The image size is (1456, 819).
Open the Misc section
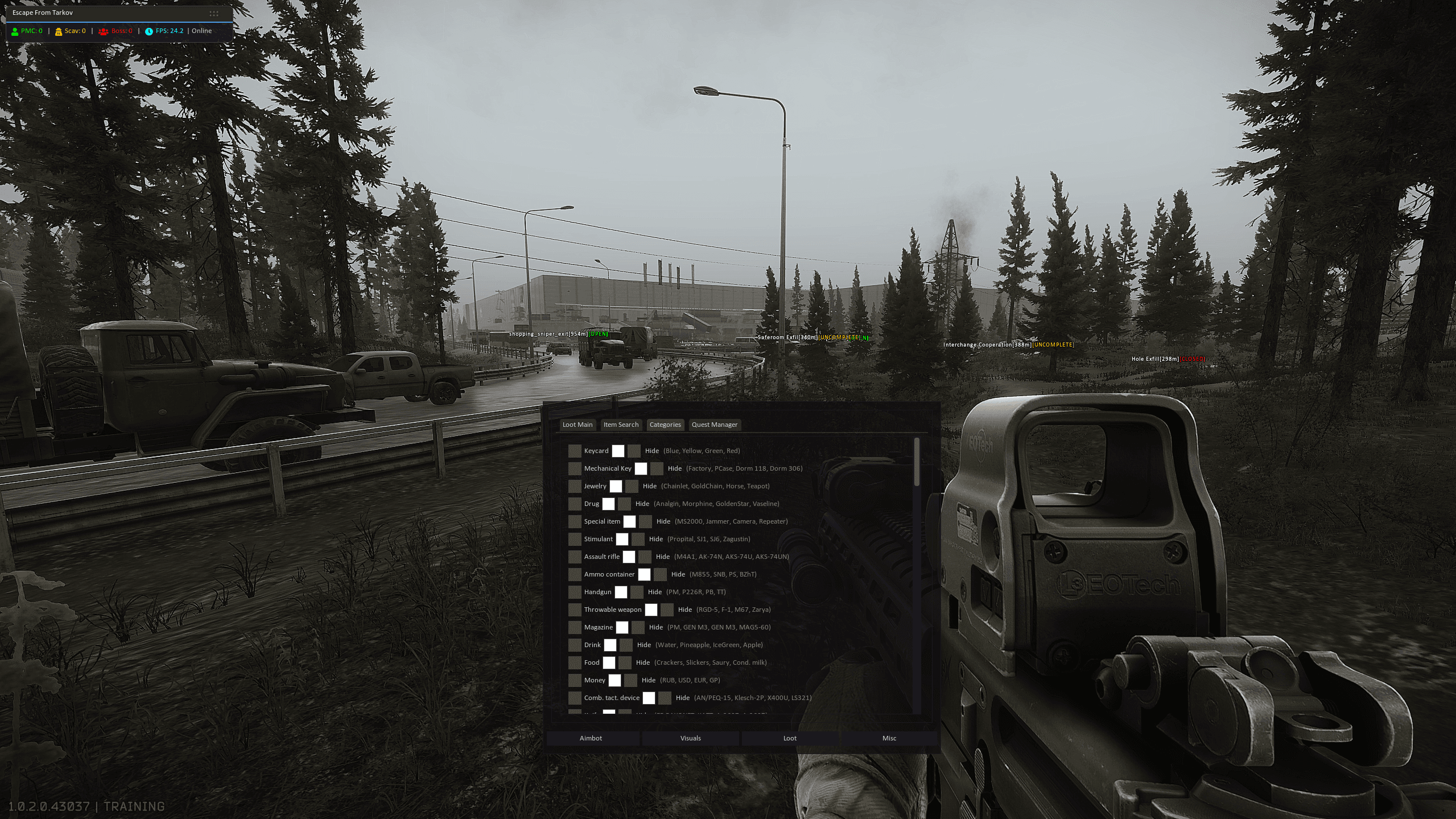[x=889, y=738]
